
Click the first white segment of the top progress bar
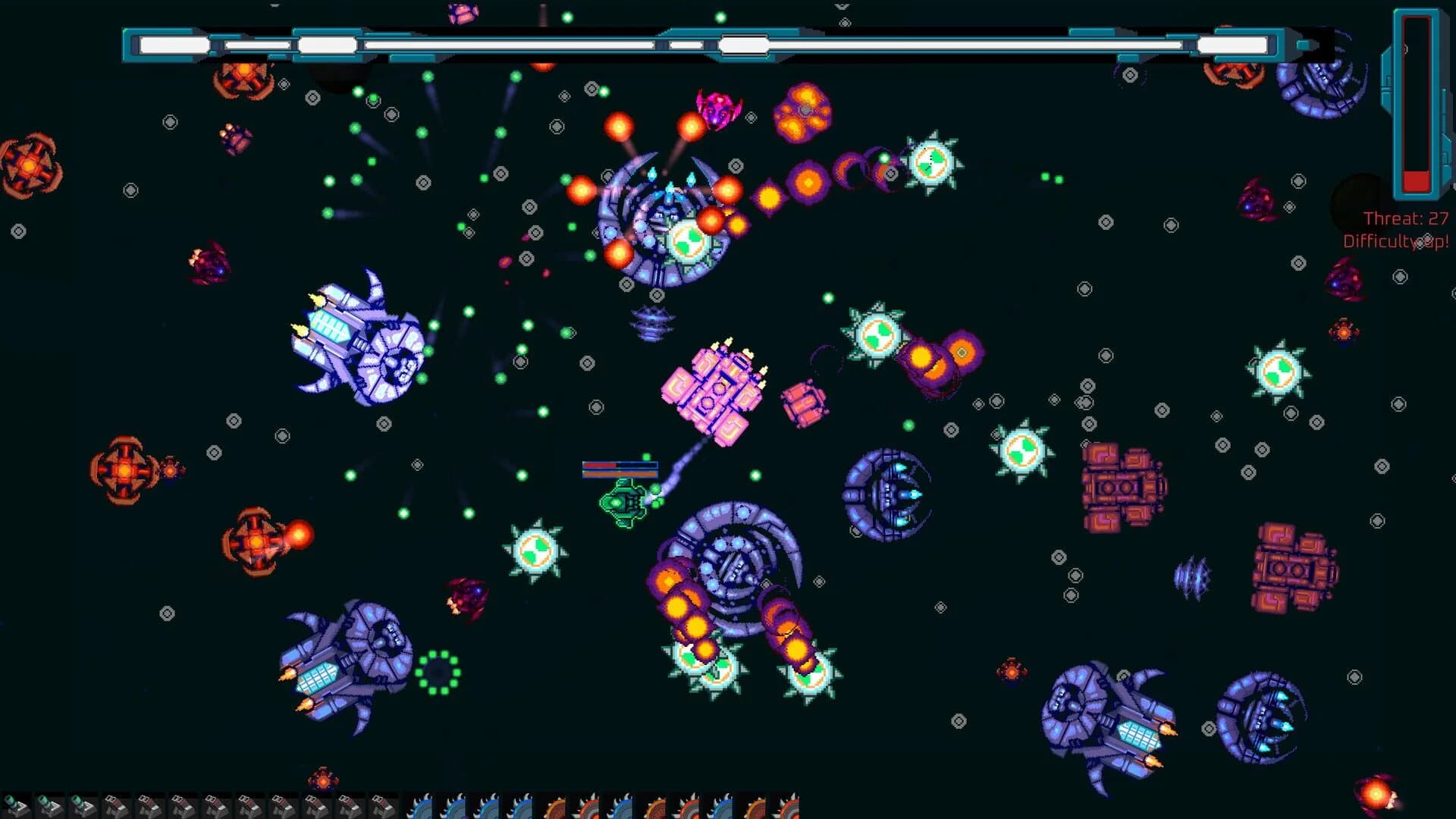[x=173, y=43]
